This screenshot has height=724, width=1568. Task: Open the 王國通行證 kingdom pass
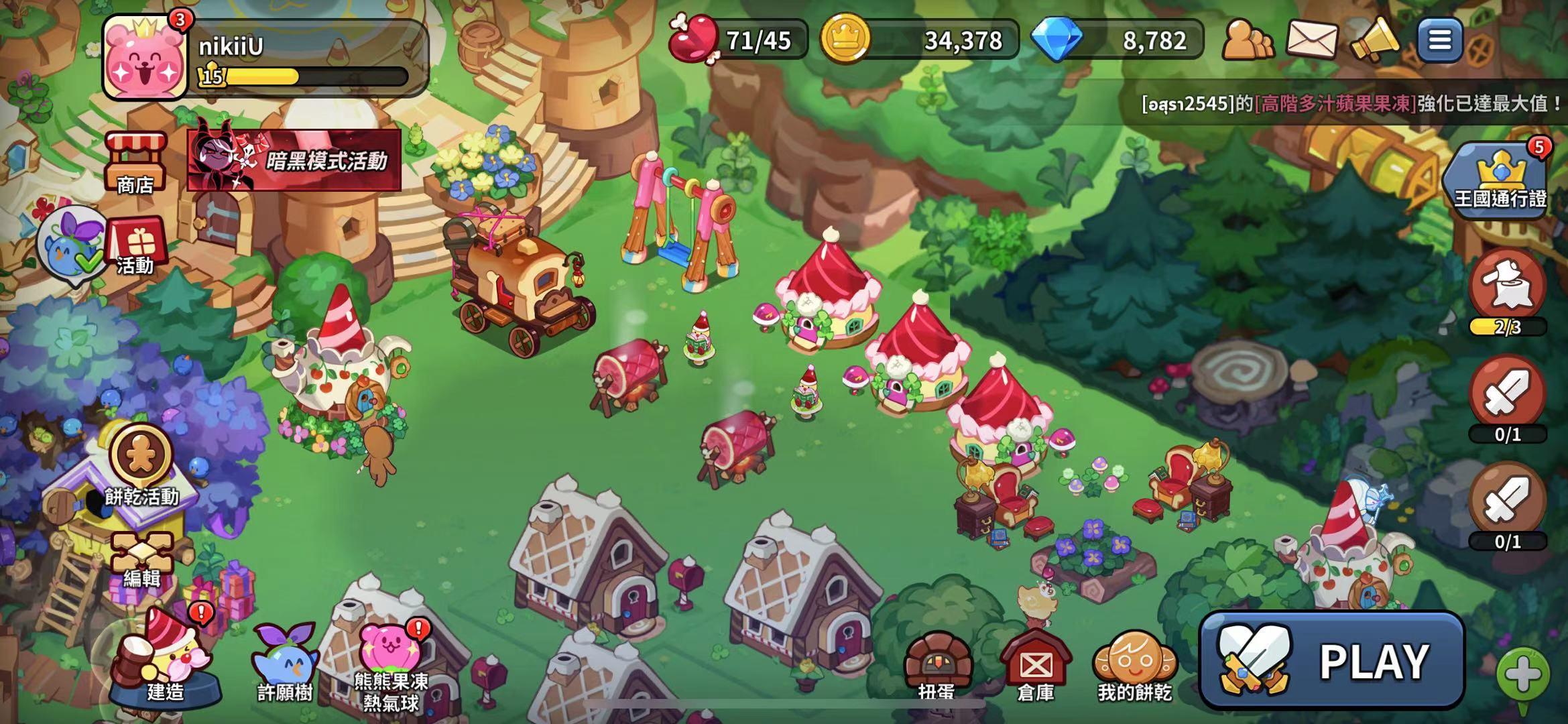(1500, 180)
